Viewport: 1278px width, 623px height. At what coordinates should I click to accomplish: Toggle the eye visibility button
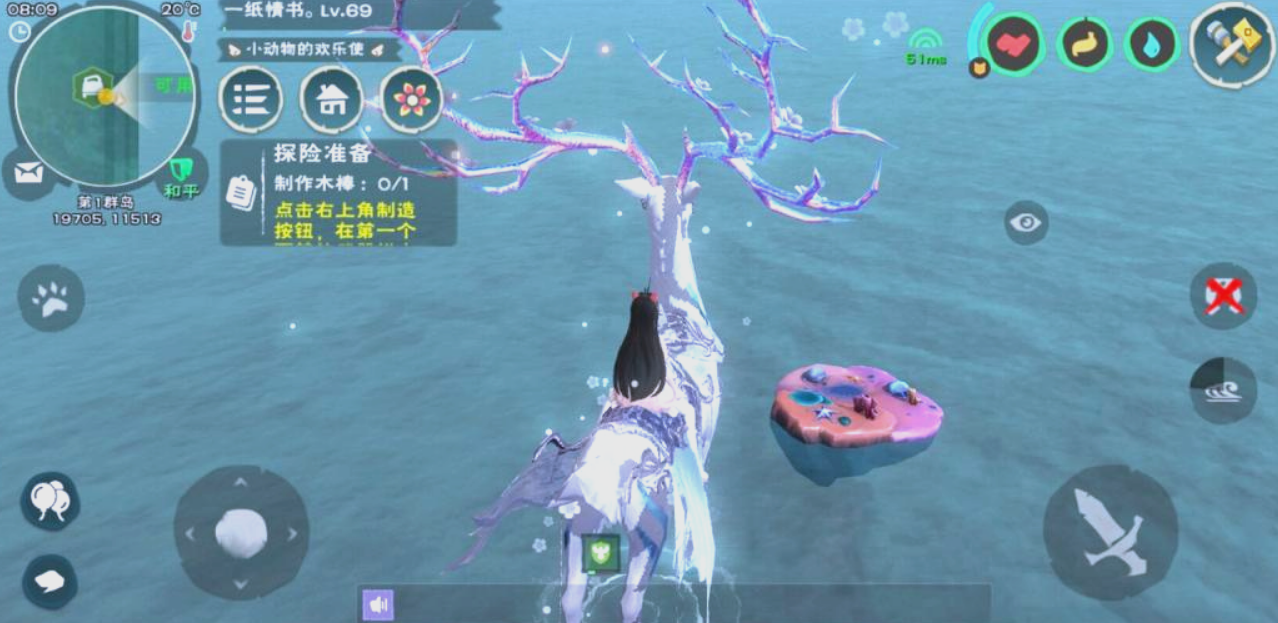click(1026, 222)
